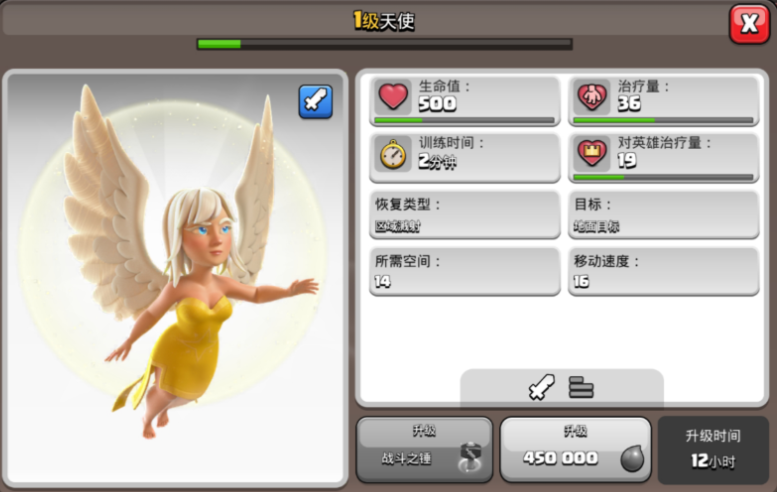Screen dimensions: 777x492
Task: Switch to the stacked bars tab
Action: 581,387
